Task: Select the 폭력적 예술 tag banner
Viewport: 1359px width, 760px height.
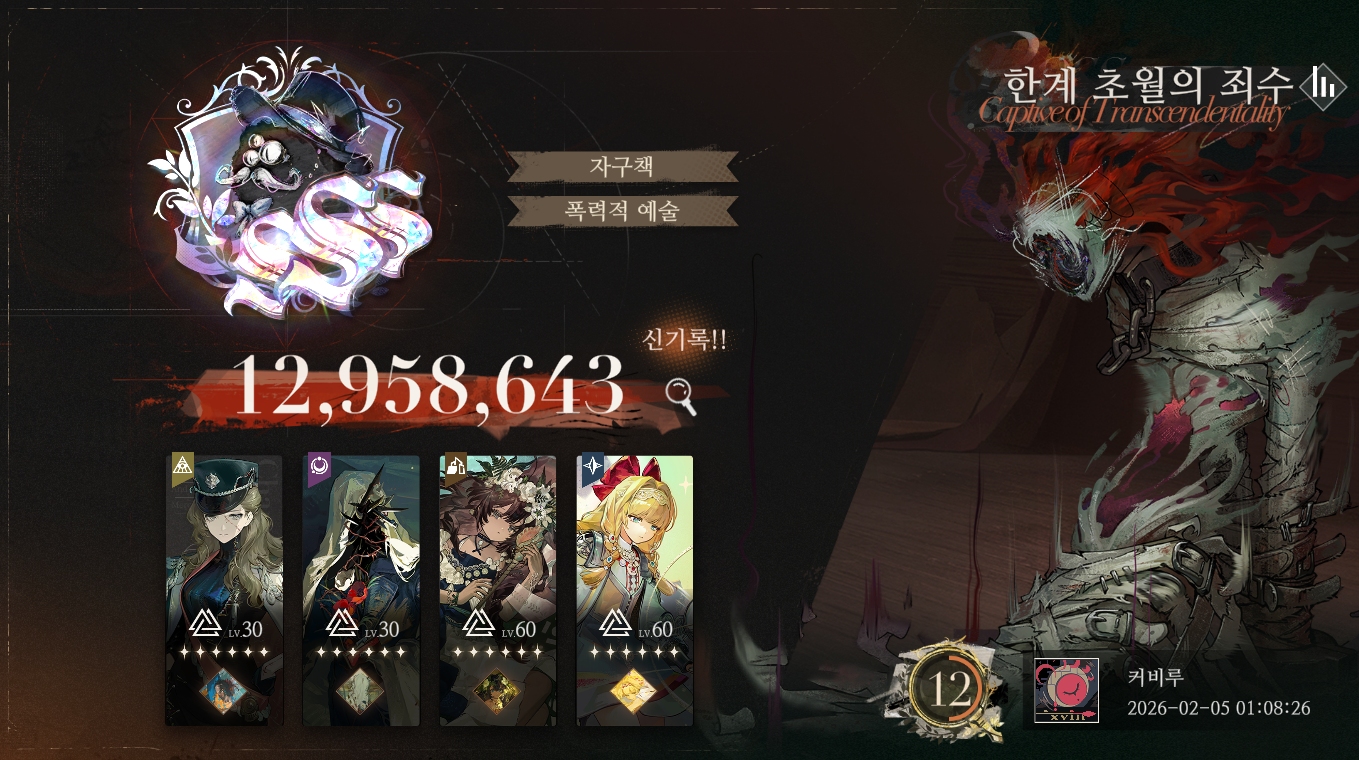Action: point(622,211)
